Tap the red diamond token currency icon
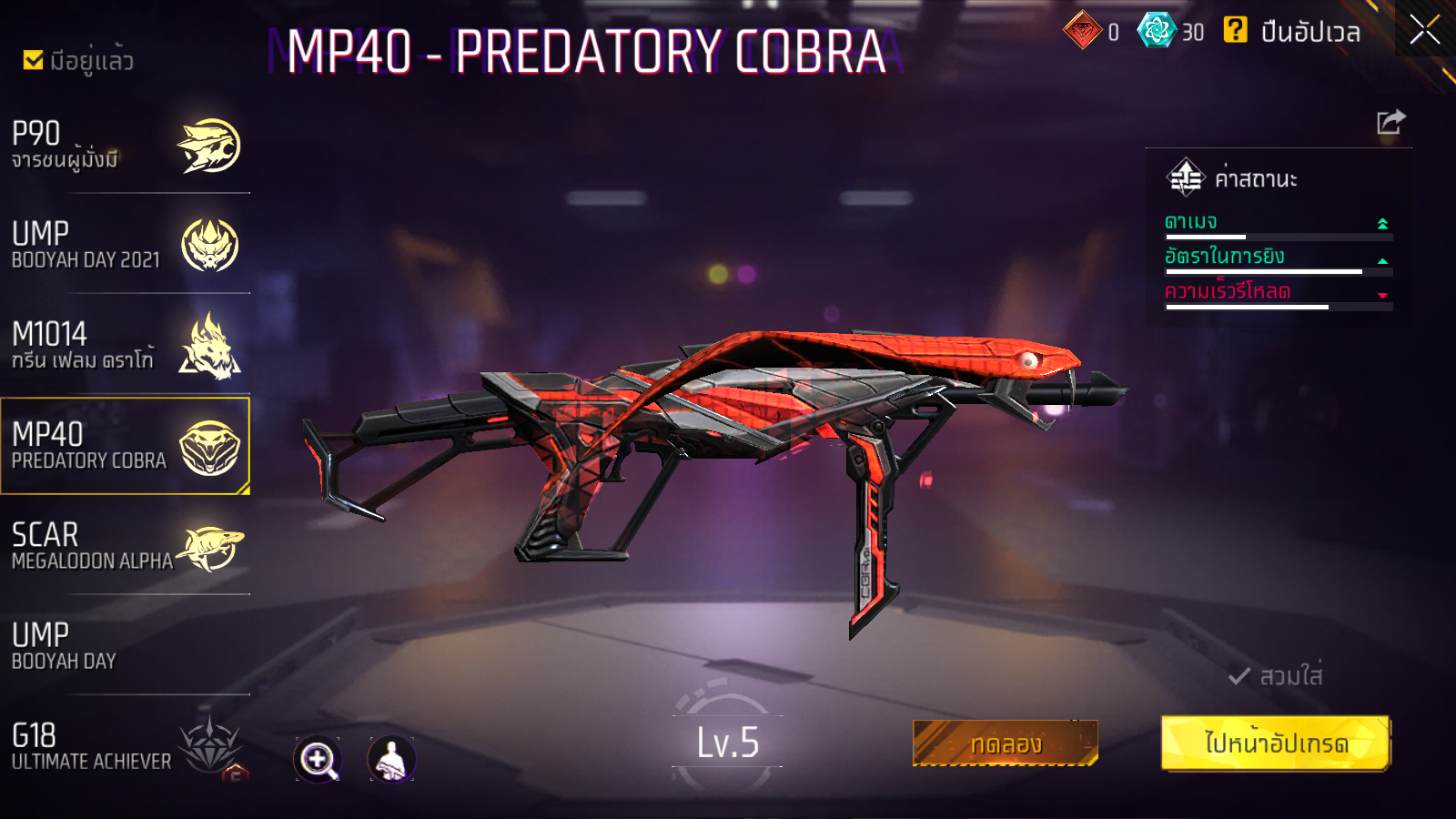The width and height of the screenshot is (1456, 819). 1082,31
